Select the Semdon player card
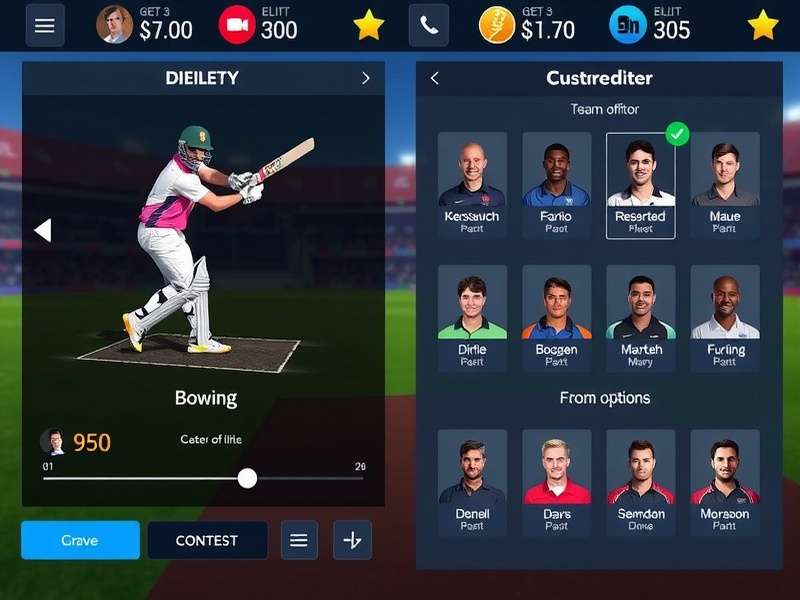This screenshot has width=800, height=600. pos(640,482)
